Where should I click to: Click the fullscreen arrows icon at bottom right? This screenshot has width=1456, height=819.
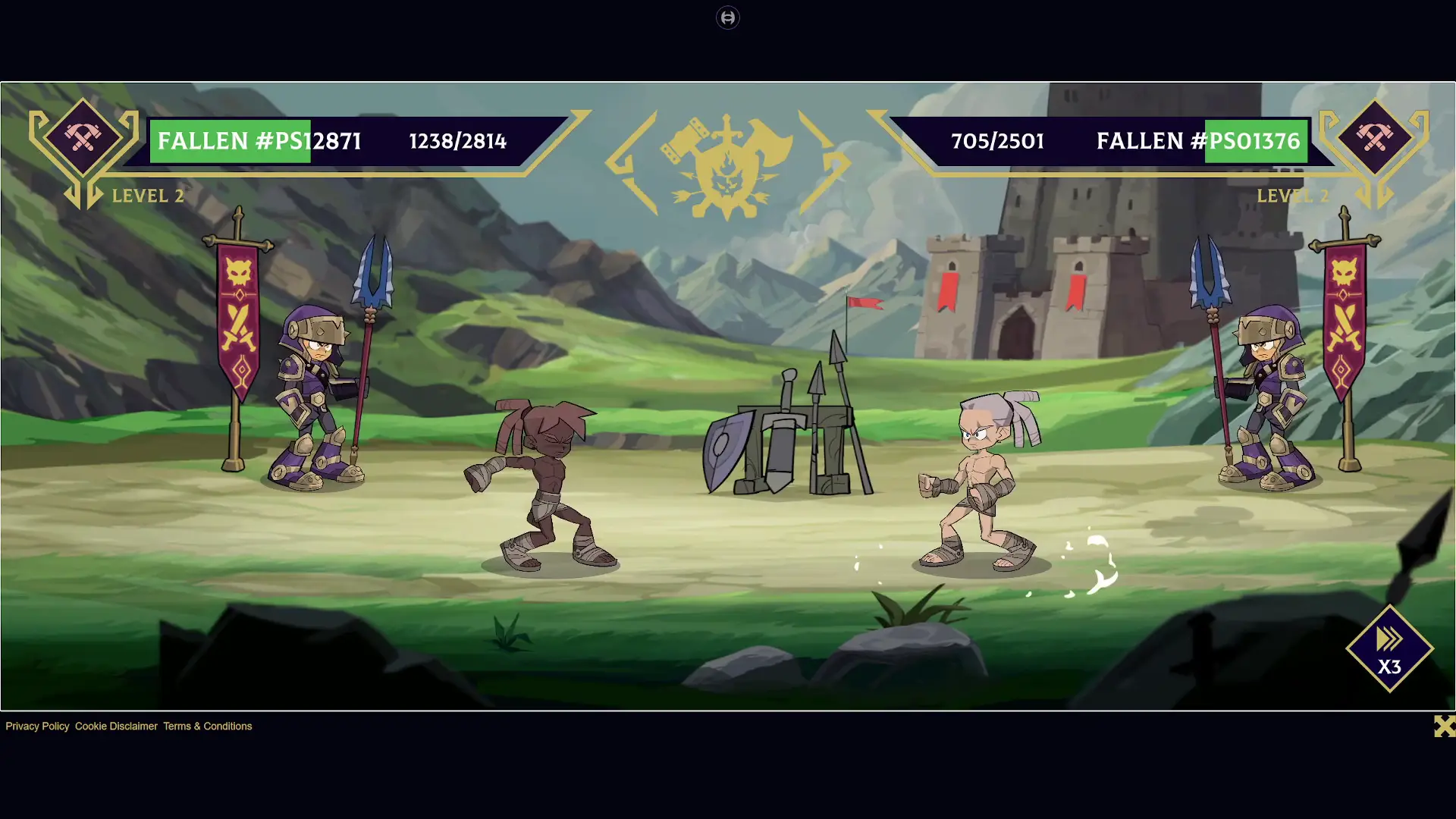click(1443, 726)
